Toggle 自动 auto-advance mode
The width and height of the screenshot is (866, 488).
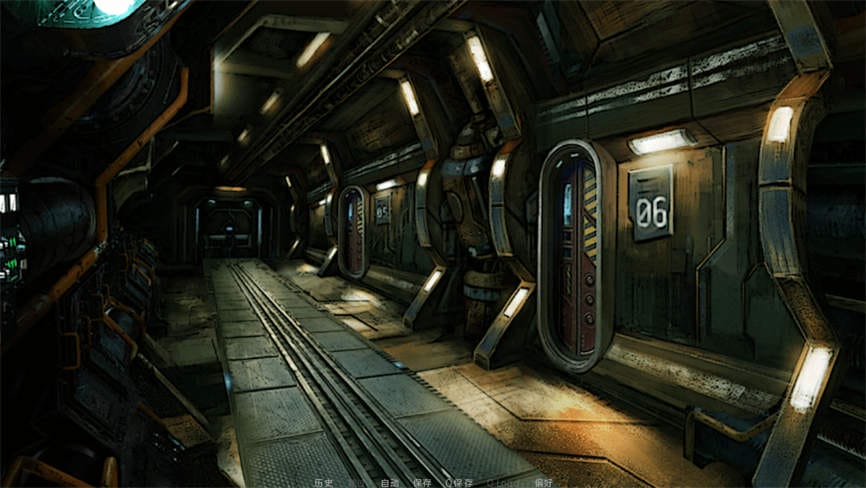[x=389, y=482]
